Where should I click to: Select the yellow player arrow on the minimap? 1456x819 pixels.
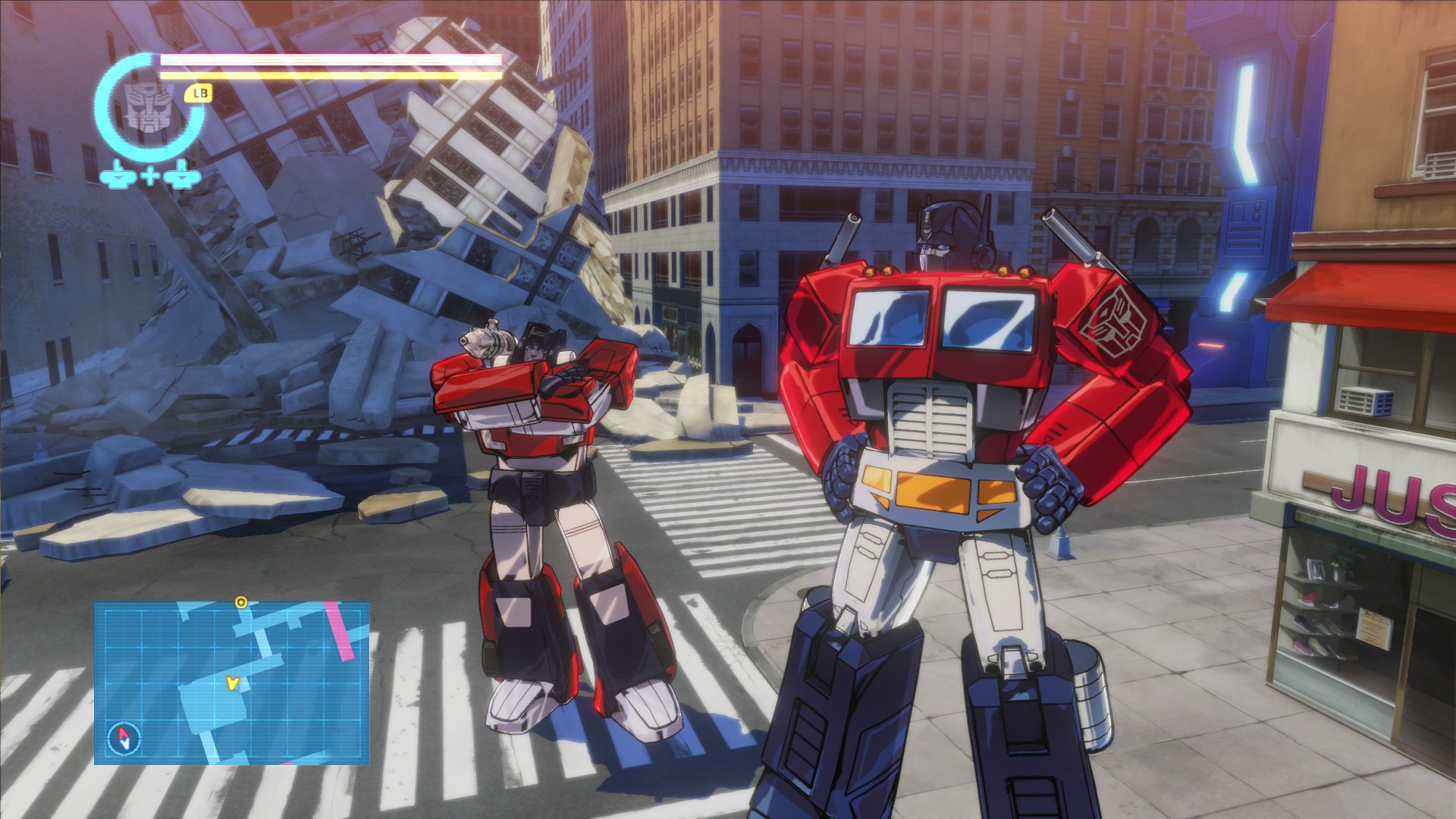(x=232, y=683)
